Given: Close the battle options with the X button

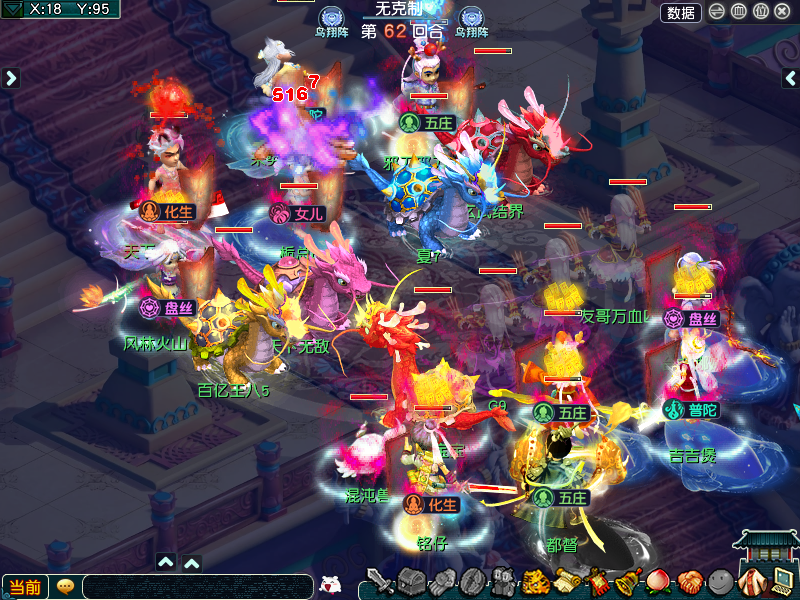Looking at the screenshot, I should pyautogui.click(x=782, y=12).
